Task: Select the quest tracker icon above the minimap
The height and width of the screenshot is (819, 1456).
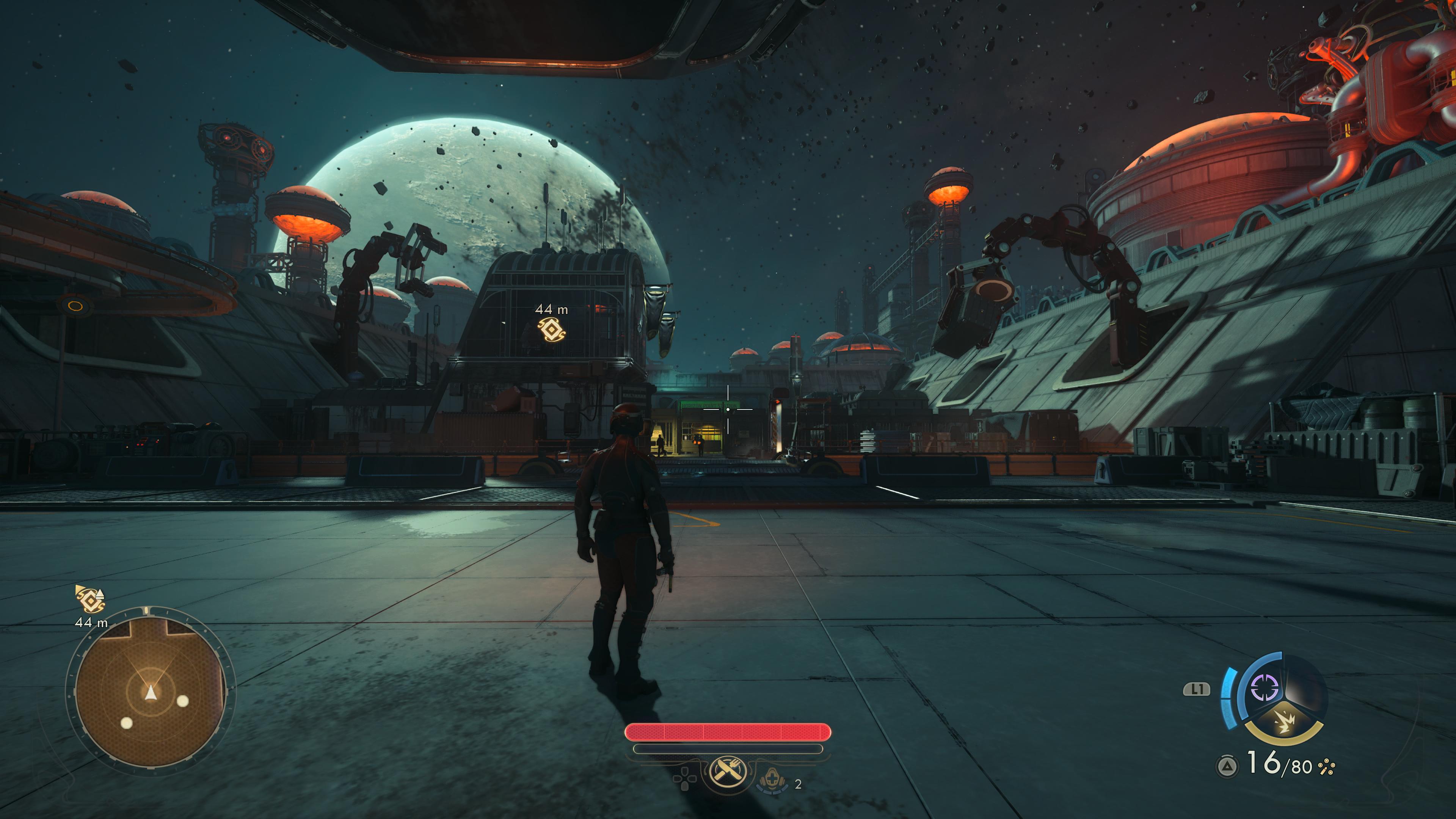Action: [x=90, y=599]
